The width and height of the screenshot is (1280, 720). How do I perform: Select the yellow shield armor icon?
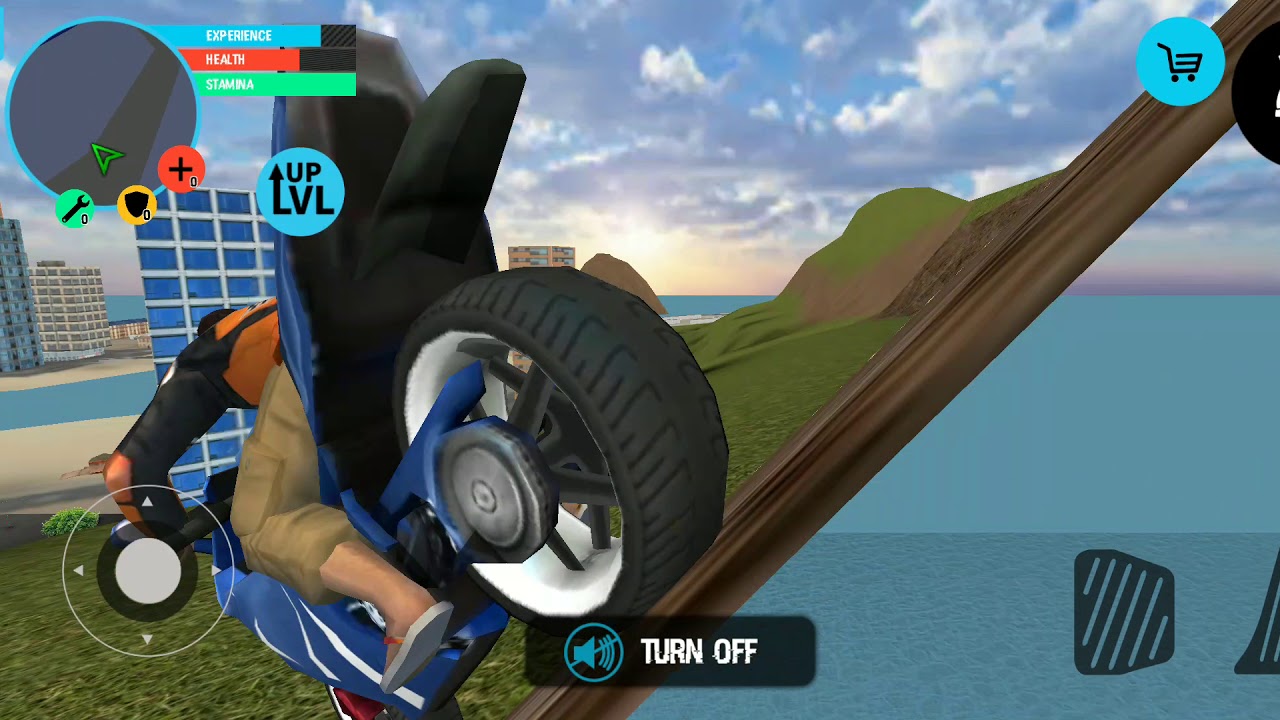[136, 204]
